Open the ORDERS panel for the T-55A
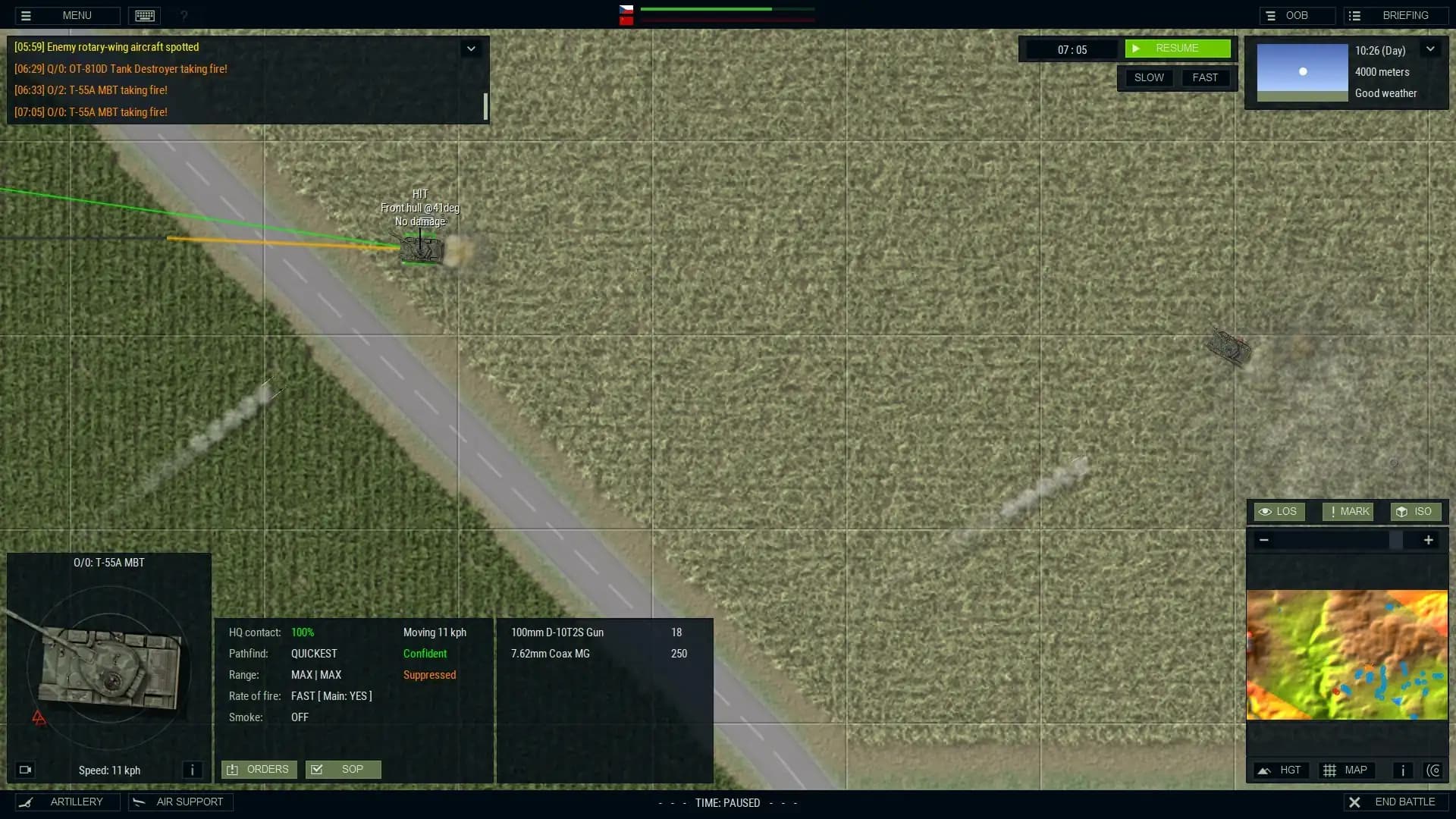The height and width of the screenshot is (819, 1456). coord(259,769)
